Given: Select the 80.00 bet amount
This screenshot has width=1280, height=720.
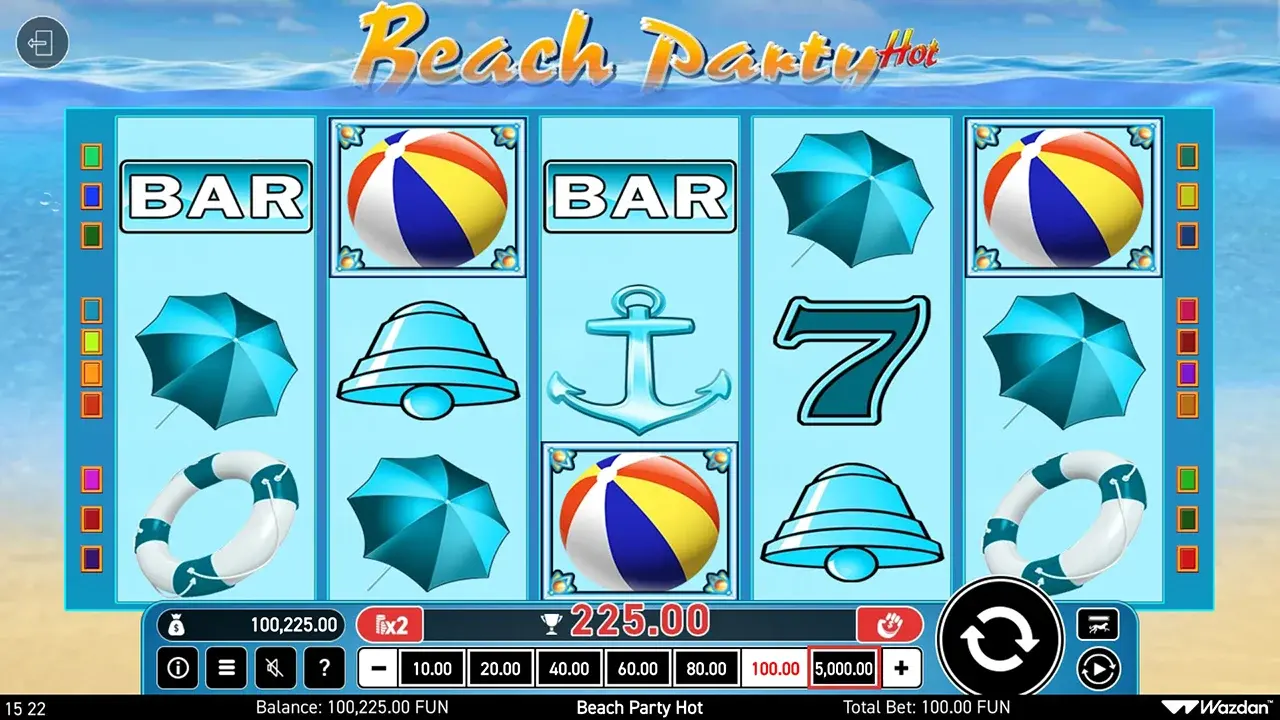Looking at the screenshot, I should (x=706, y=668).
